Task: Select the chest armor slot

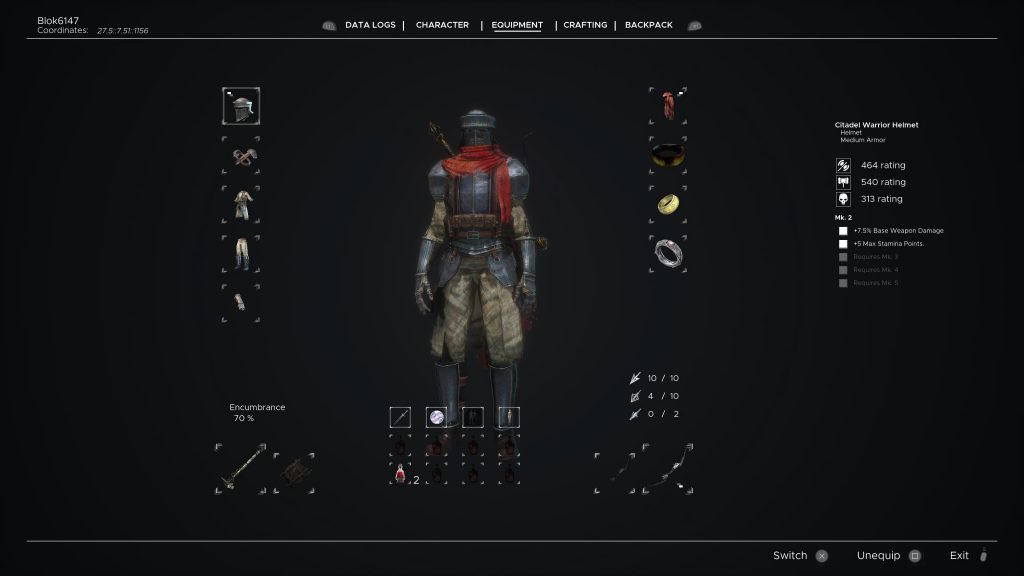Action: pyautogui.click(x=241, y=204)
